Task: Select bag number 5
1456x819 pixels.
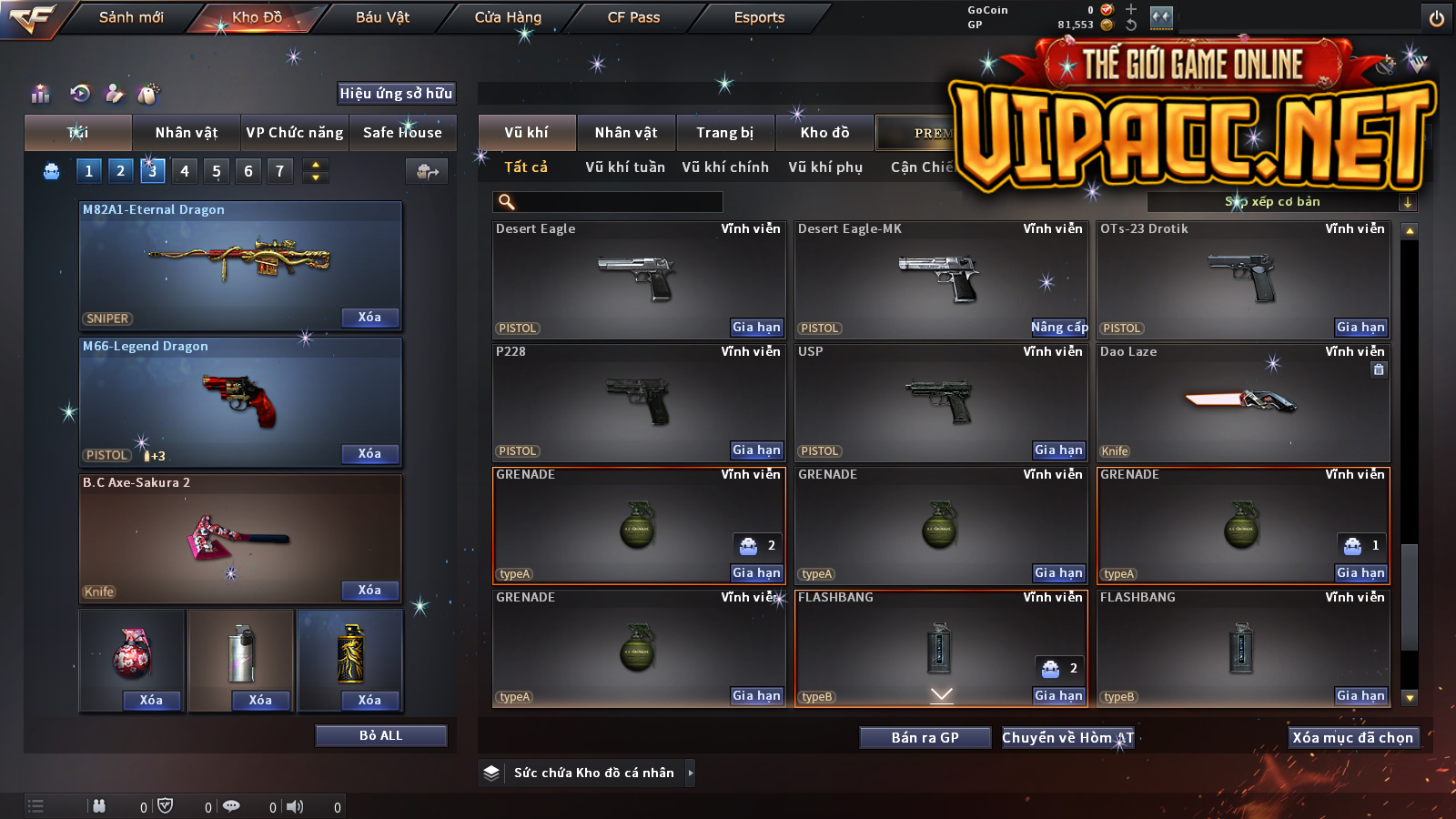Action: click(x=217, y=171)
